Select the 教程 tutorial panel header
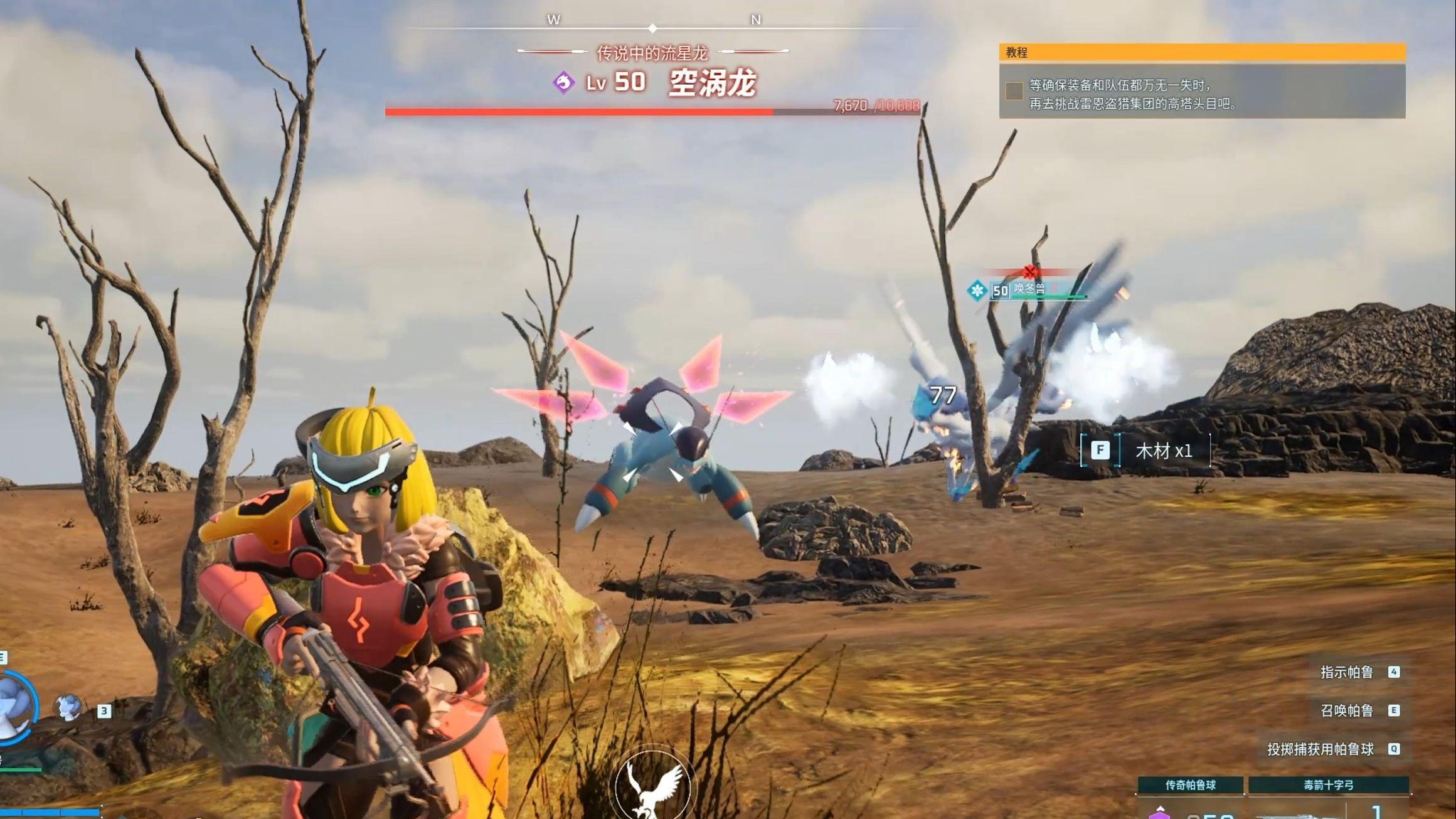This screenshot has height=819, width=1456. [x=1201, y=53]
